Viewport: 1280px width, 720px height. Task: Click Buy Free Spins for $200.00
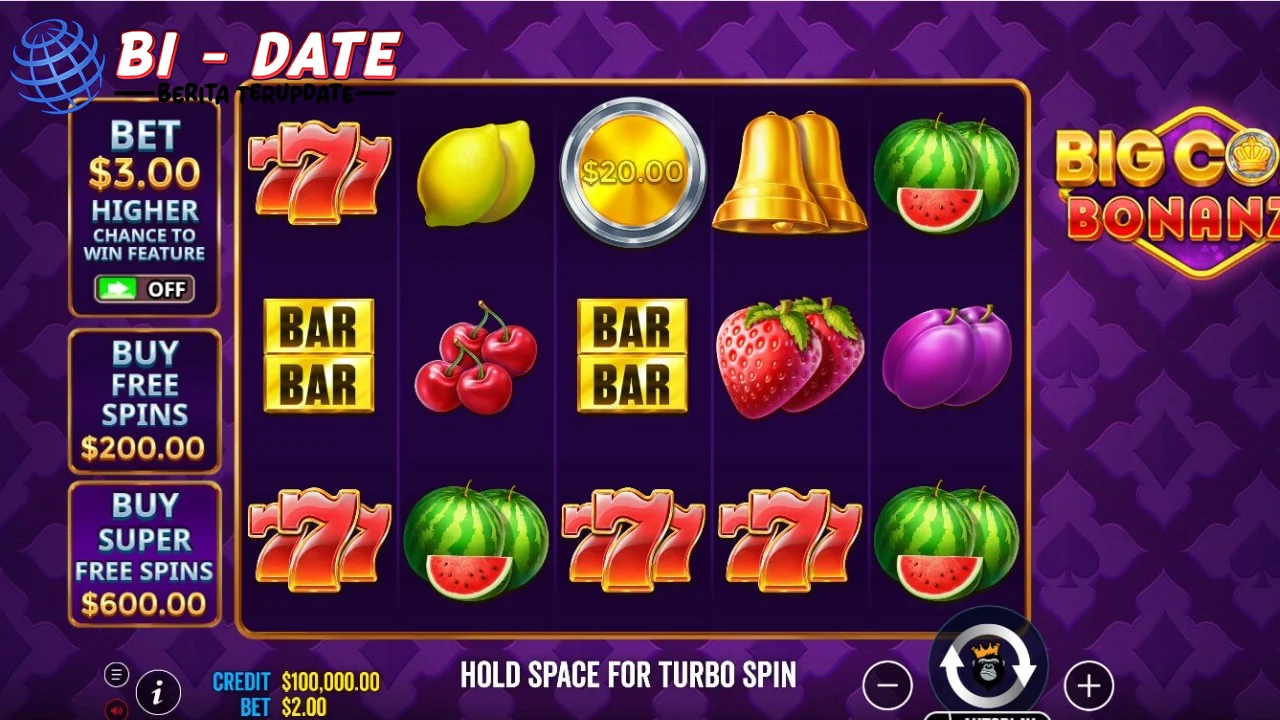[x=144, y=400]
